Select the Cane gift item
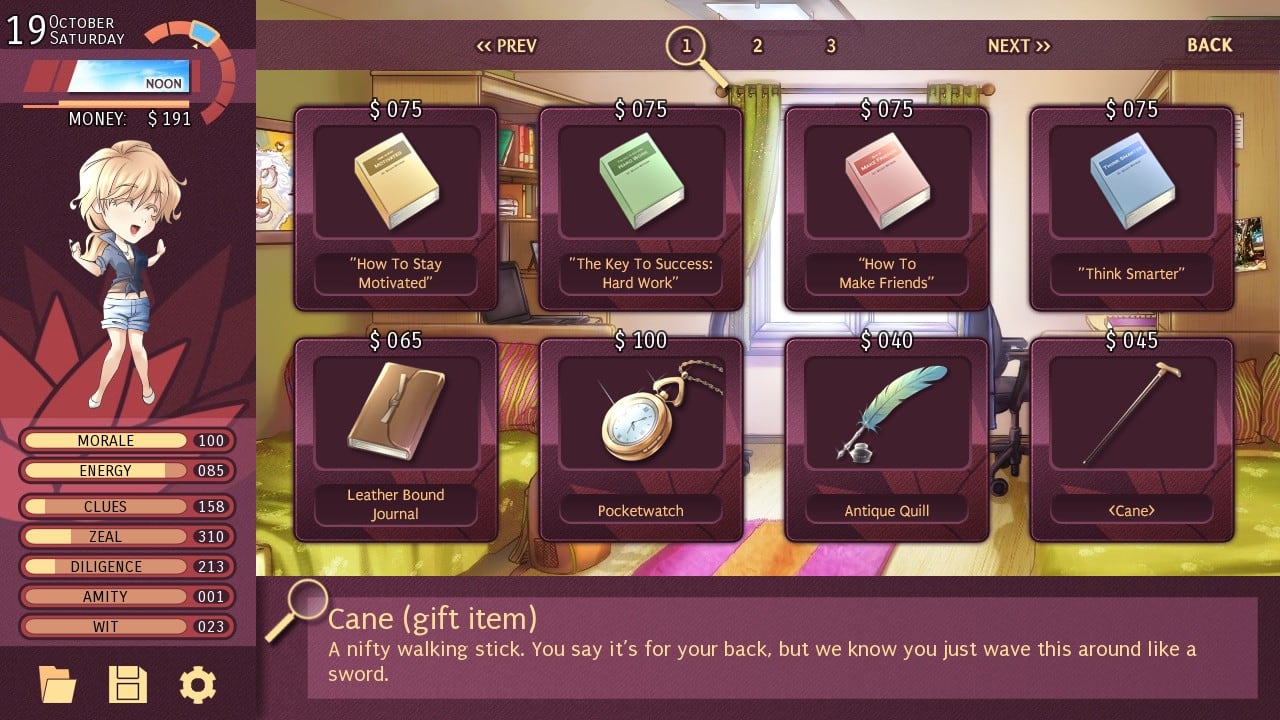 (1132, 439)
